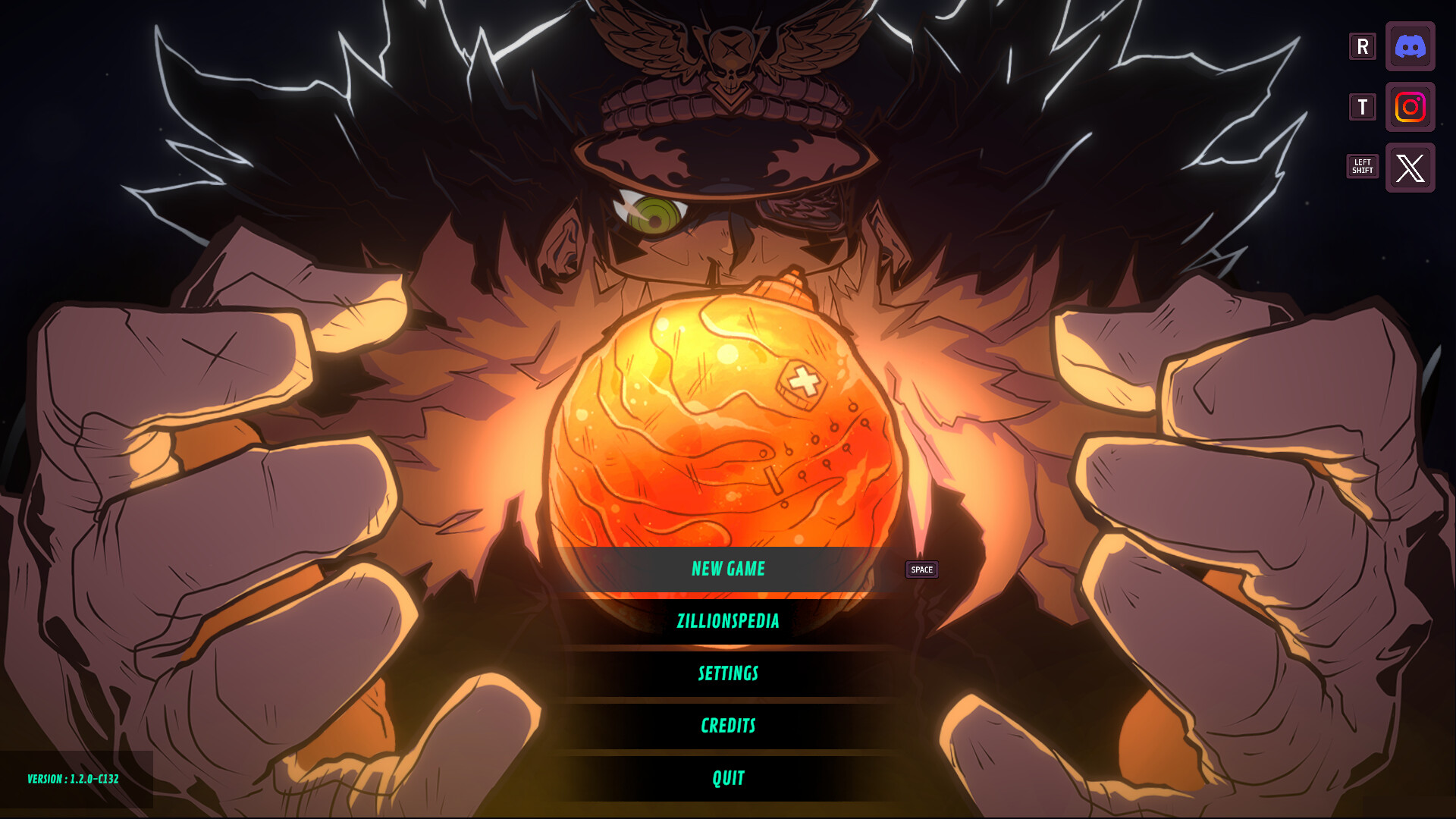Open the Discord community icon
Viewport: 1456px width, 819px height.
[x=1410, y=46]
